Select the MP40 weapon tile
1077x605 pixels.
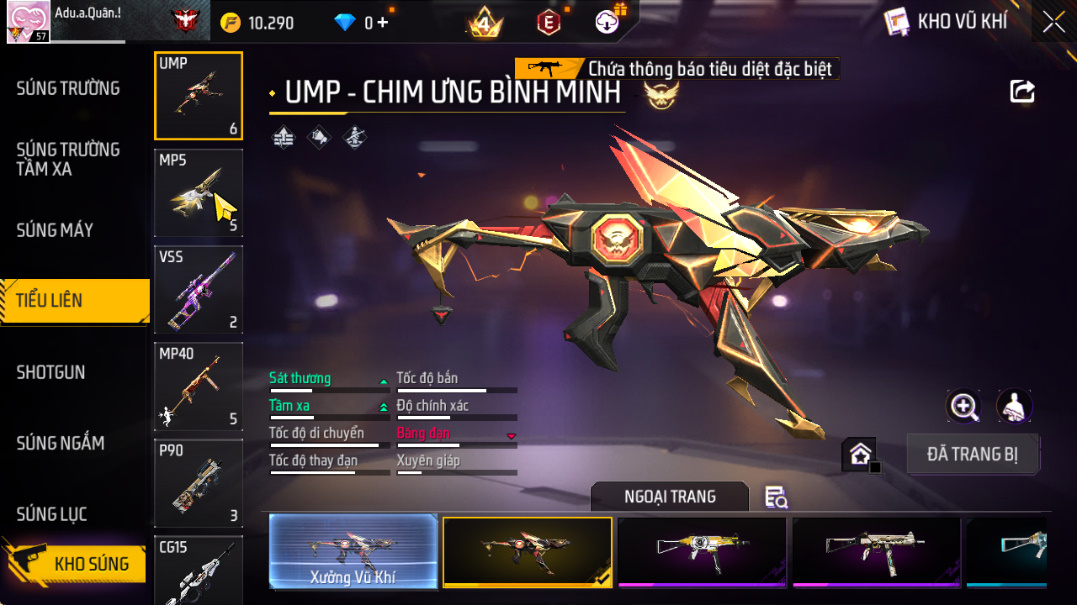198,386
